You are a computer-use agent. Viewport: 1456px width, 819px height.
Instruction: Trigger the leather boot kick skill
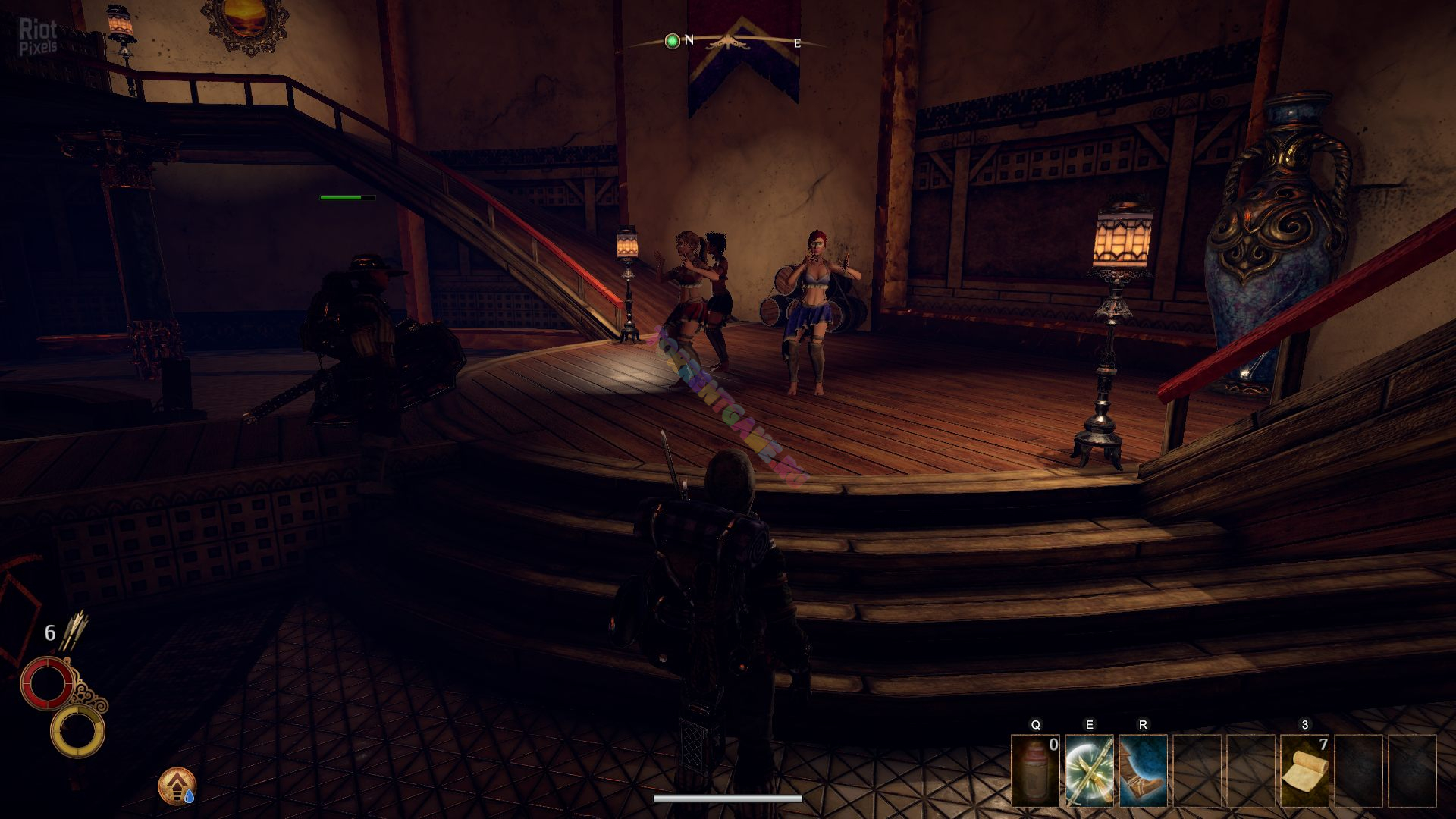tap(1143, 770)
